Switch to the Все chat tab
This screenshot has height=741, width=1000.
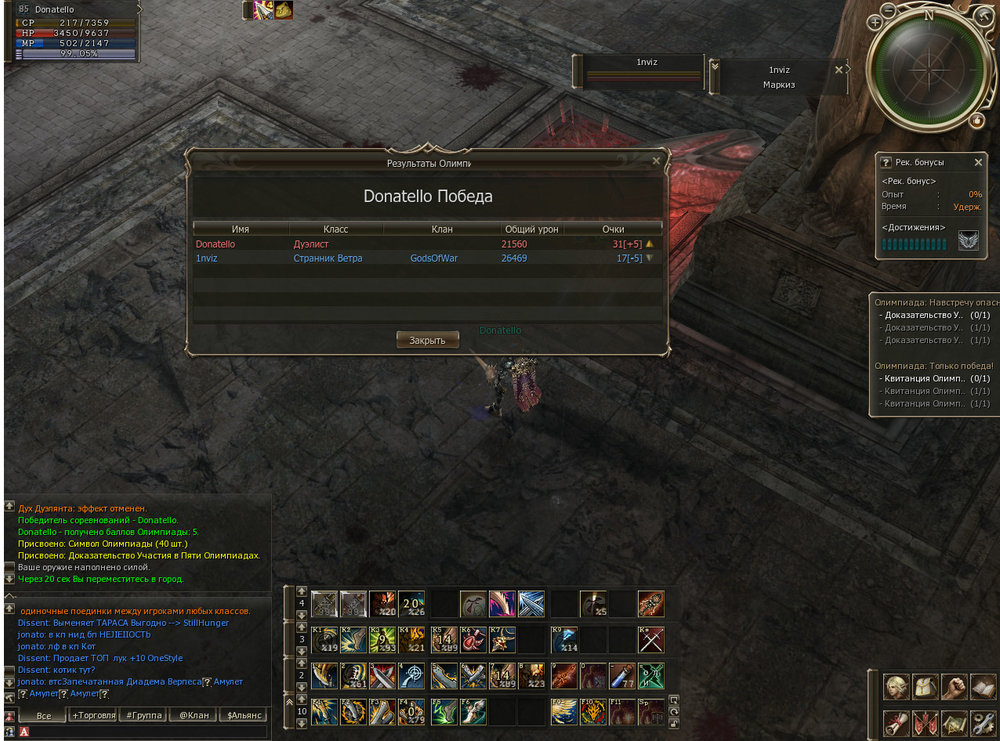click(x=43, y=716)
